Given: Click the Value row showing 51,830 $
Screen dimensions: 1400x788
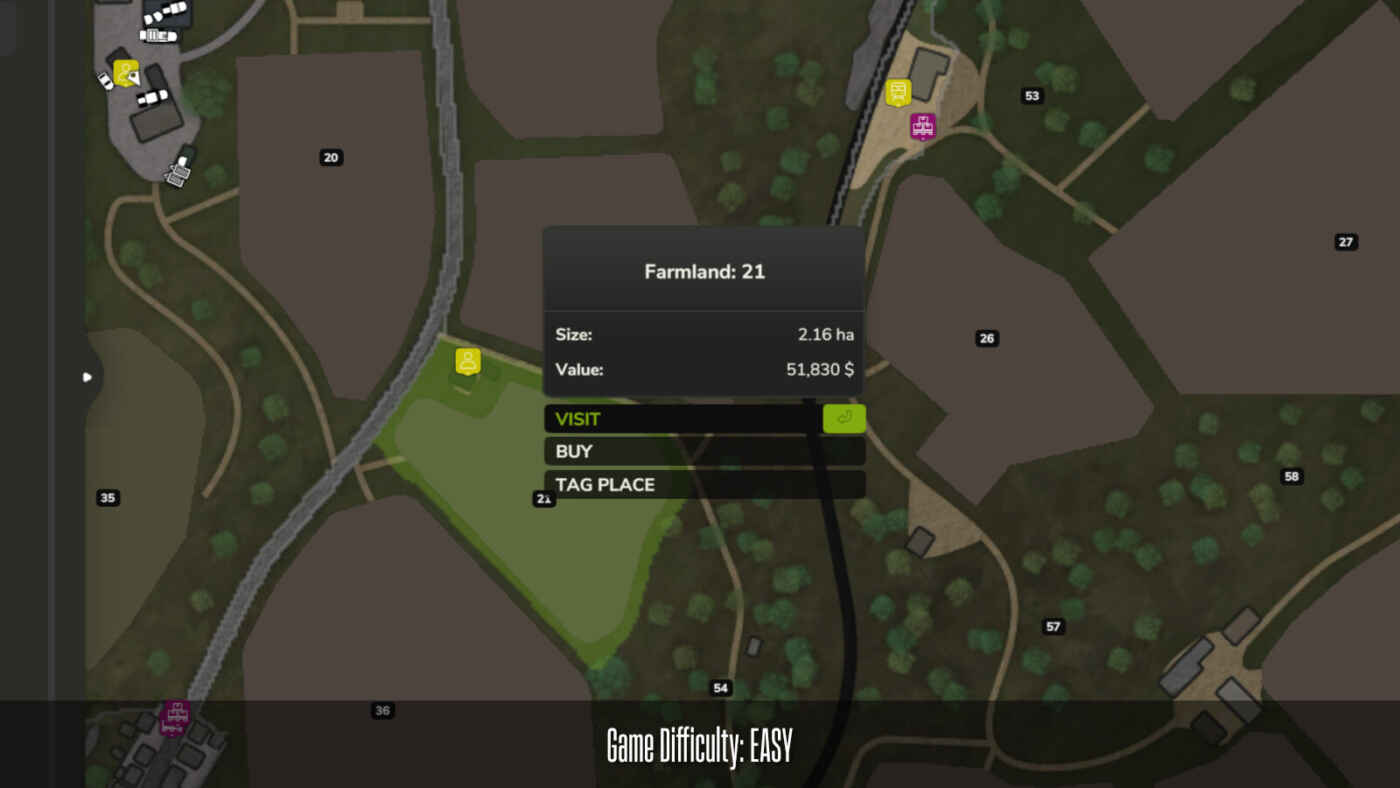Looking at the screenshot, I should point(703,368).
